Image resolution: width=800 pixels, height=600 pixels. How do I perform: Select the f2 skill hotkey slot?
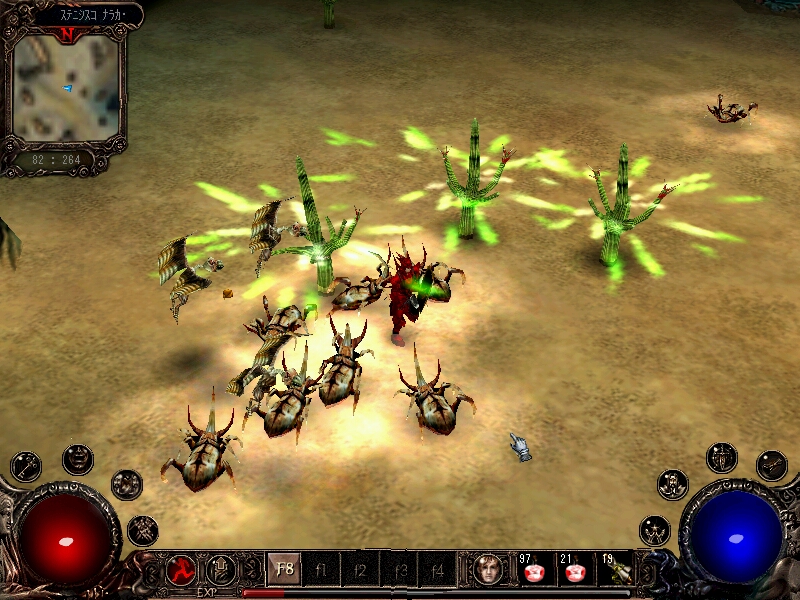(360, 570)
